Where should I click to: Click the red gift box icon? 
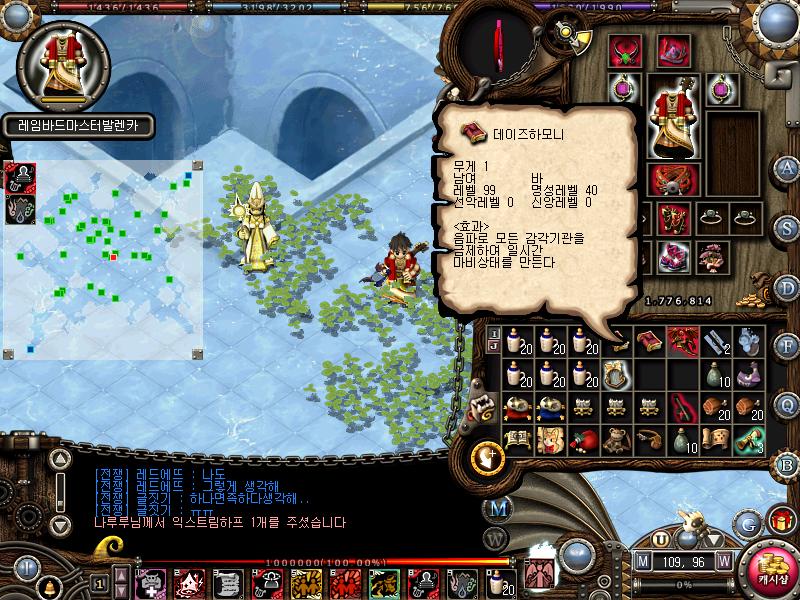(780, 519)
